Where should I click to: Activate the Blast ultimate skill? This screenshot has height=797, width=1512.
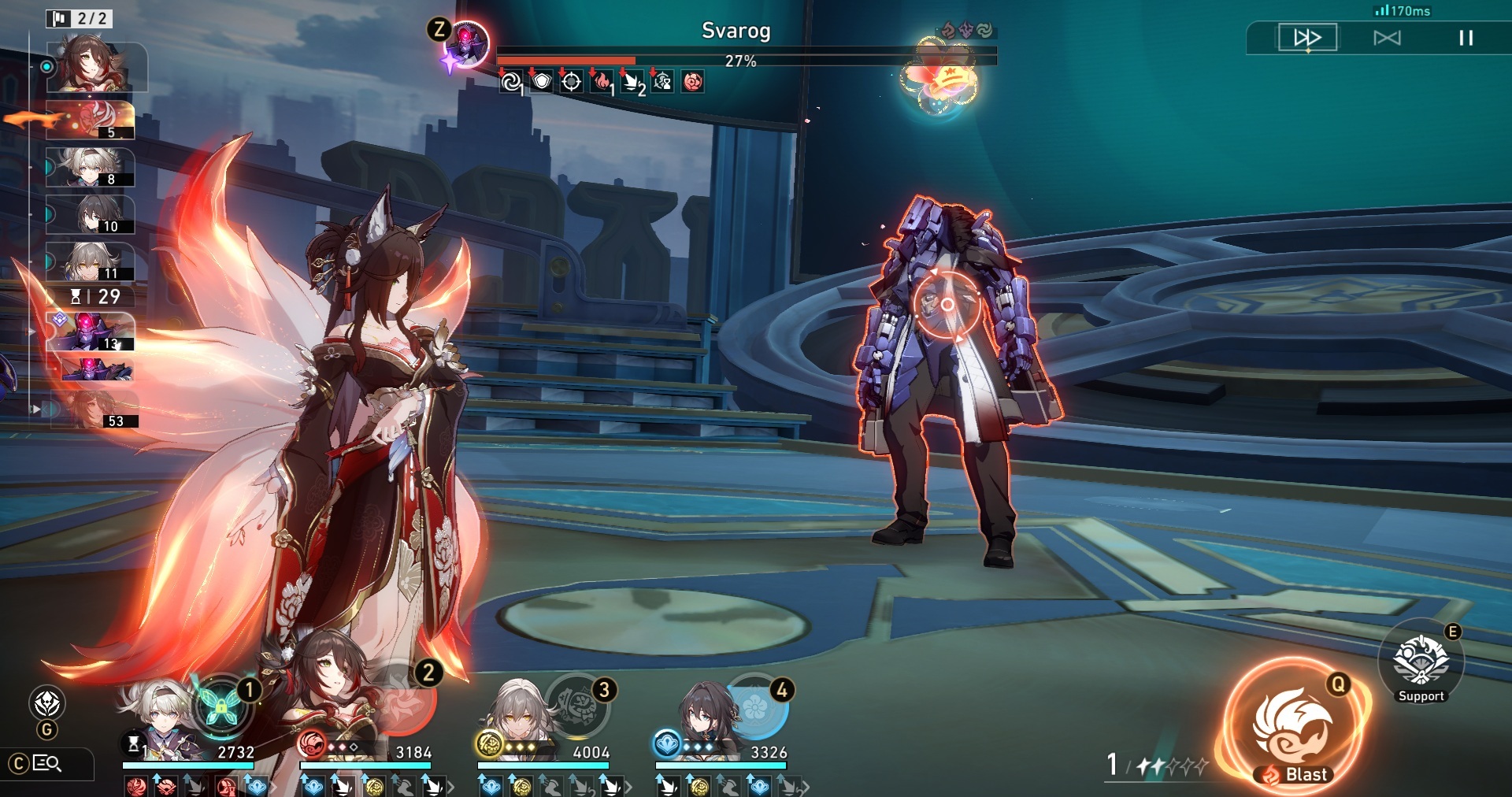pos(1292,728)
